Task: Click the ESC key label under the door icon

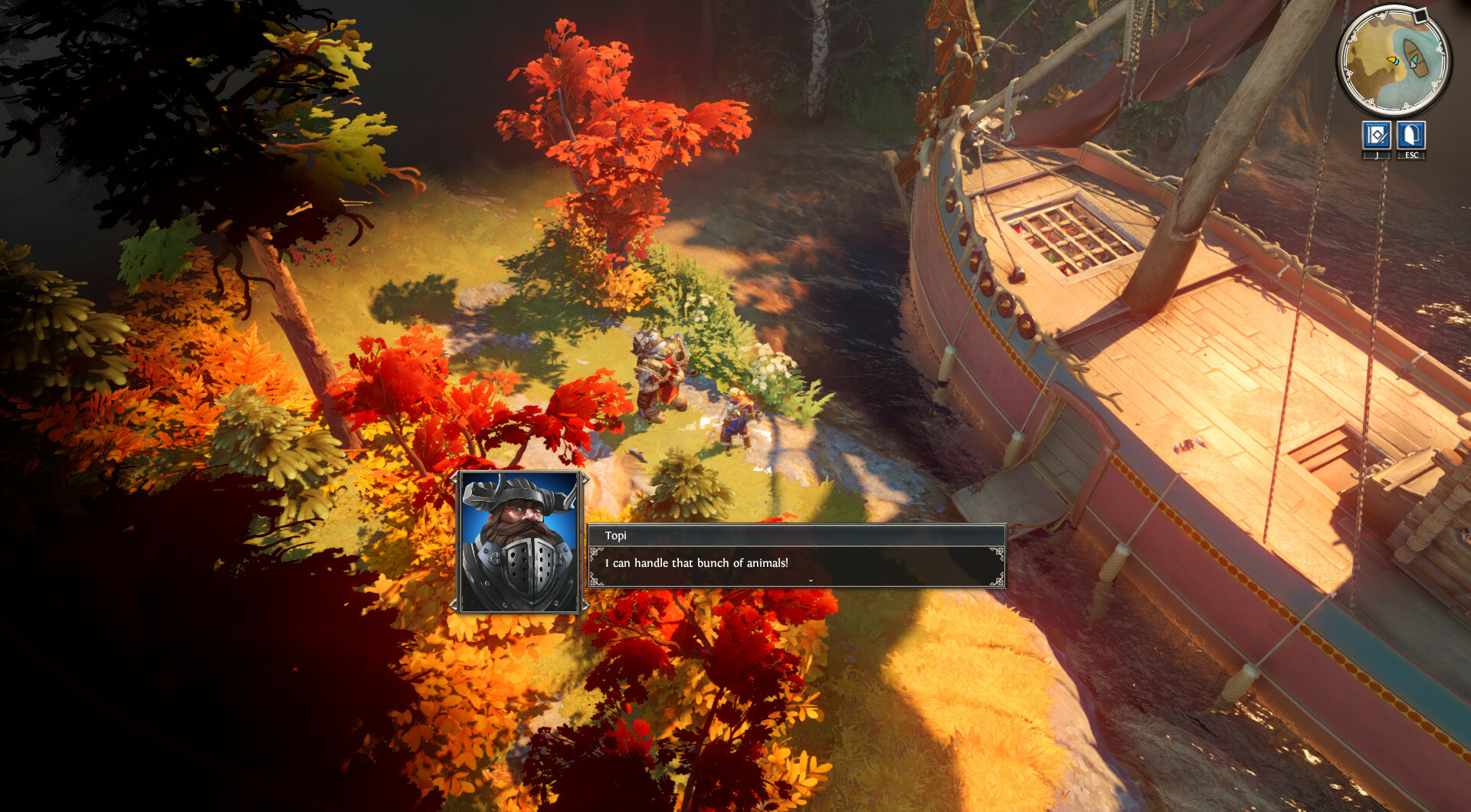Action: pyautogui.click(x=1411, y=155)
